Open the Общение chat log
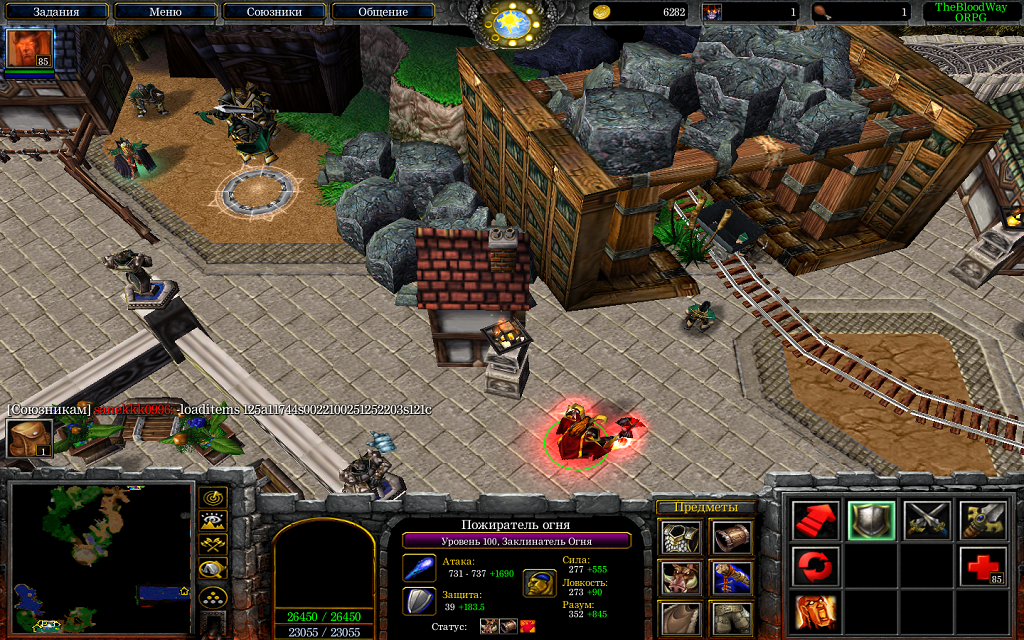 [383, 12]
